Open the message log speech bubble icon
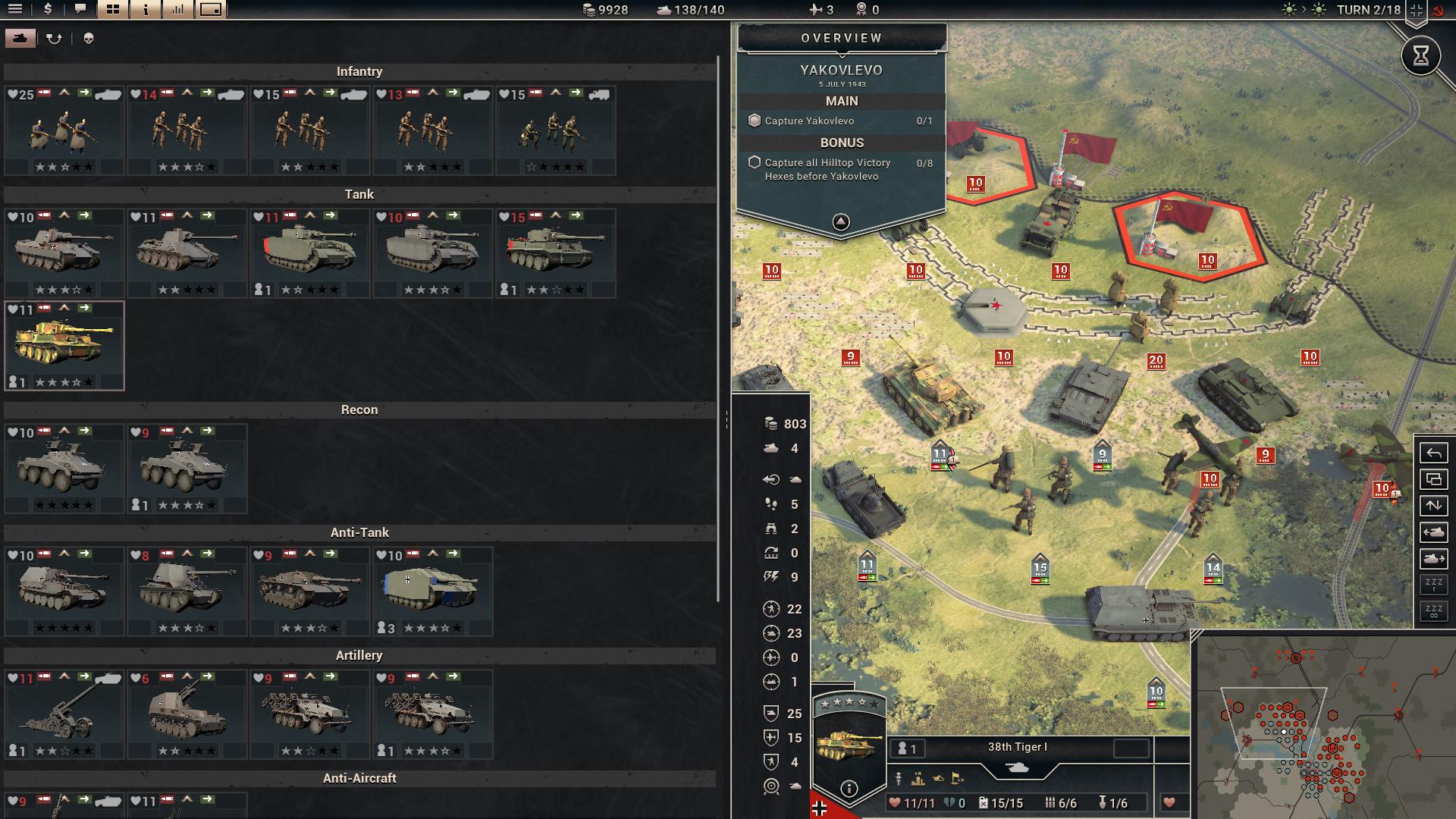1456x819 pixels. click(80, 11)
